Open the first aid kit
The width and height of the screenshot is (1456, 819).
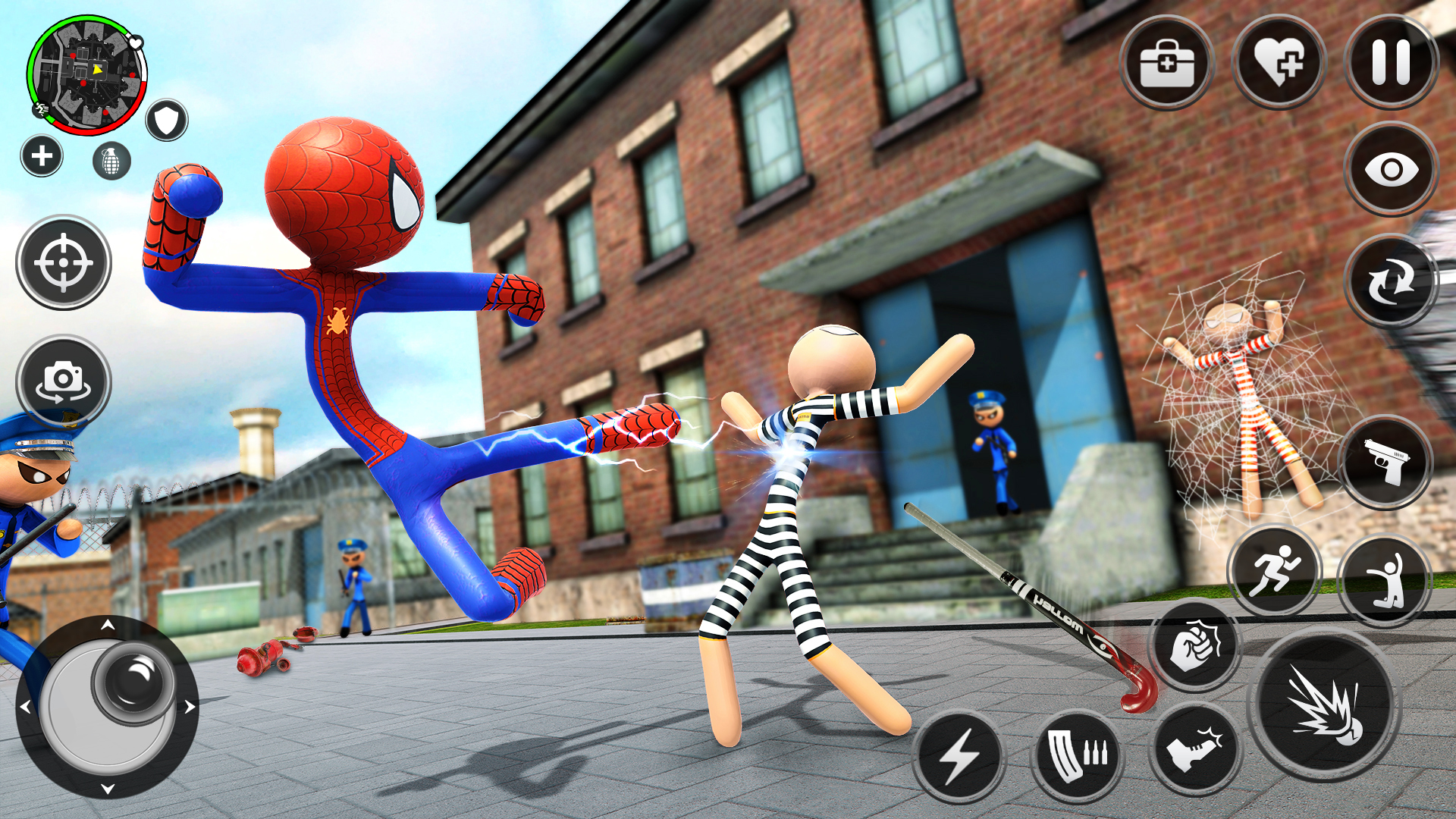tap(1167, 64)
